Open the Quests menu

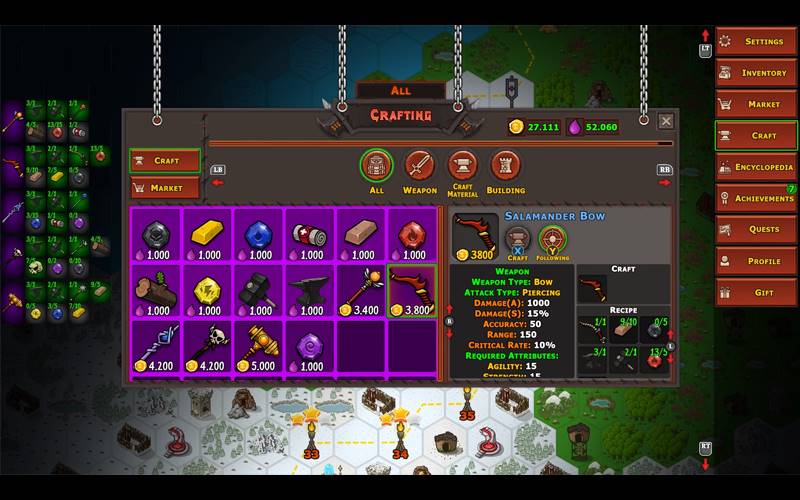tap(755, 230)
